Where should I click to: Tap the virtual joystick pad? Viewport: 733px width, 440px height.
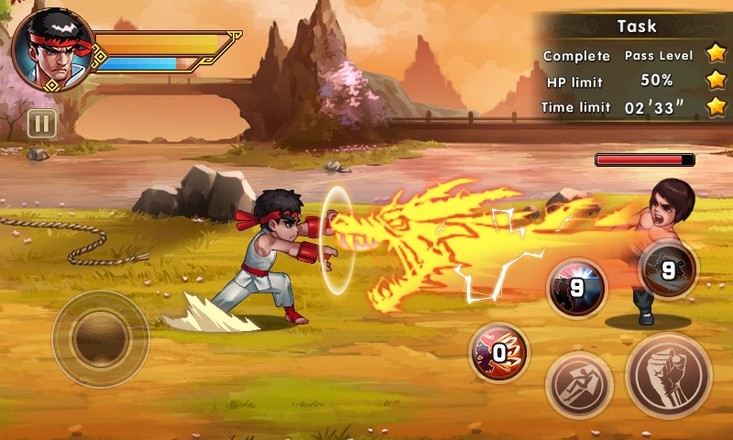click(x=100, y=338)
